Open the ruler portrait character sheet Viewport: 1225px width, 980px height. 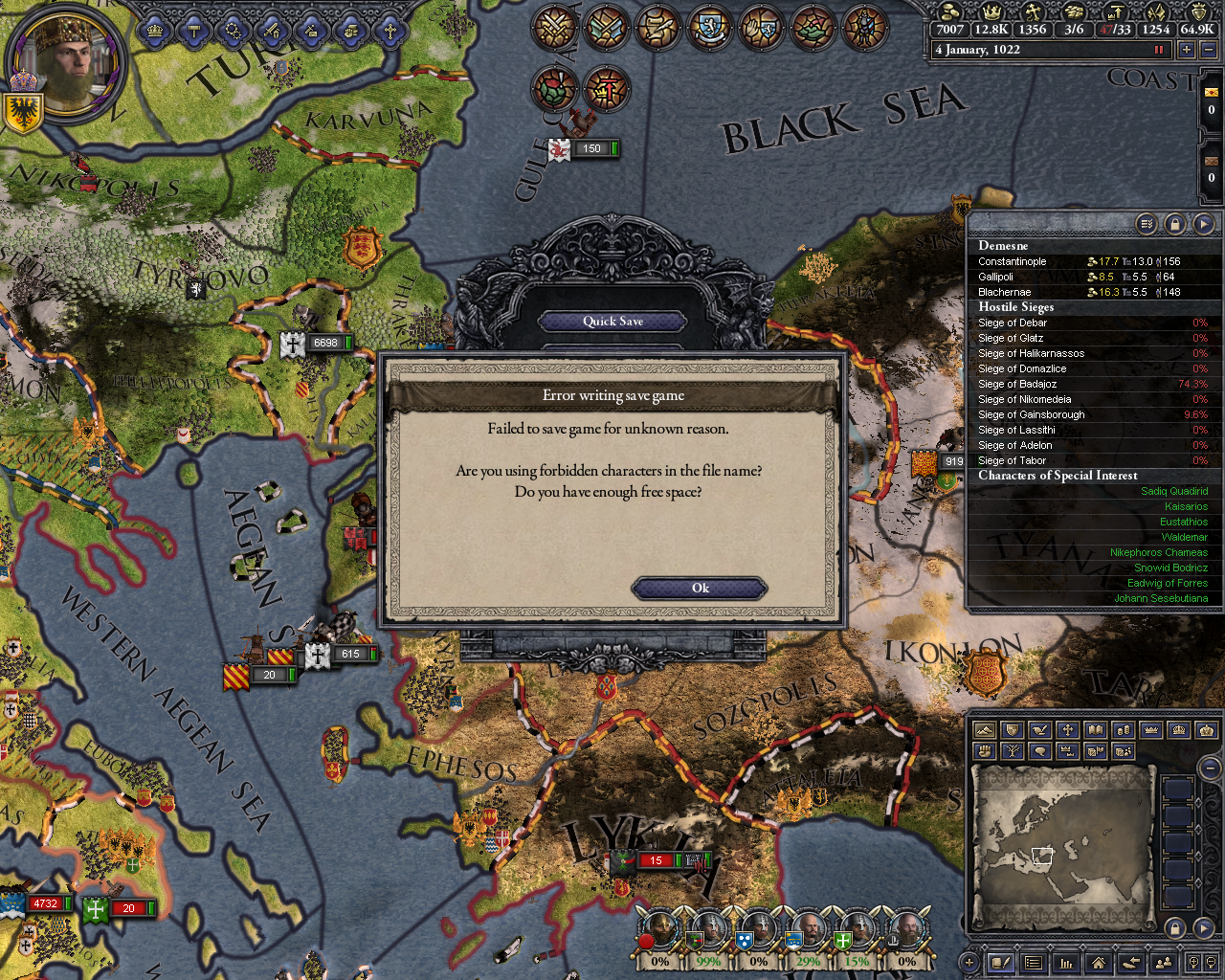click(67, 62)
